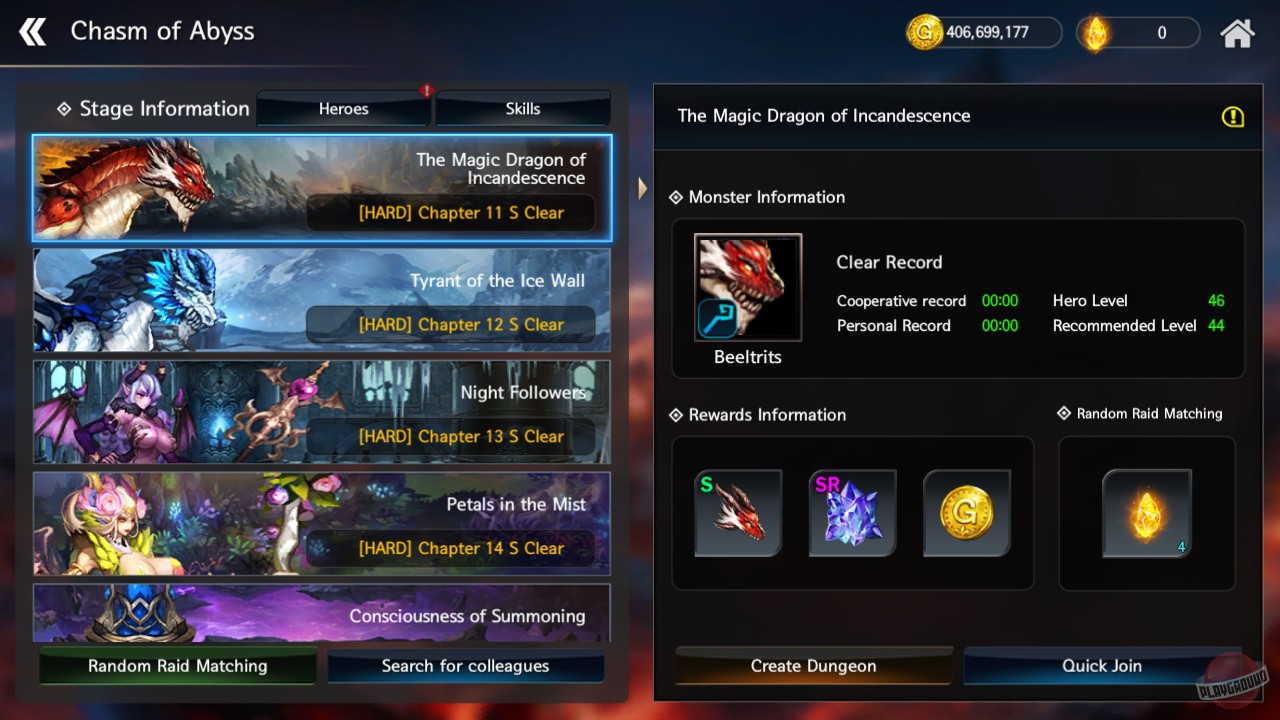1280x720 pixels.
Task: Start Random Raid Matching
Action: pos(177,665)
